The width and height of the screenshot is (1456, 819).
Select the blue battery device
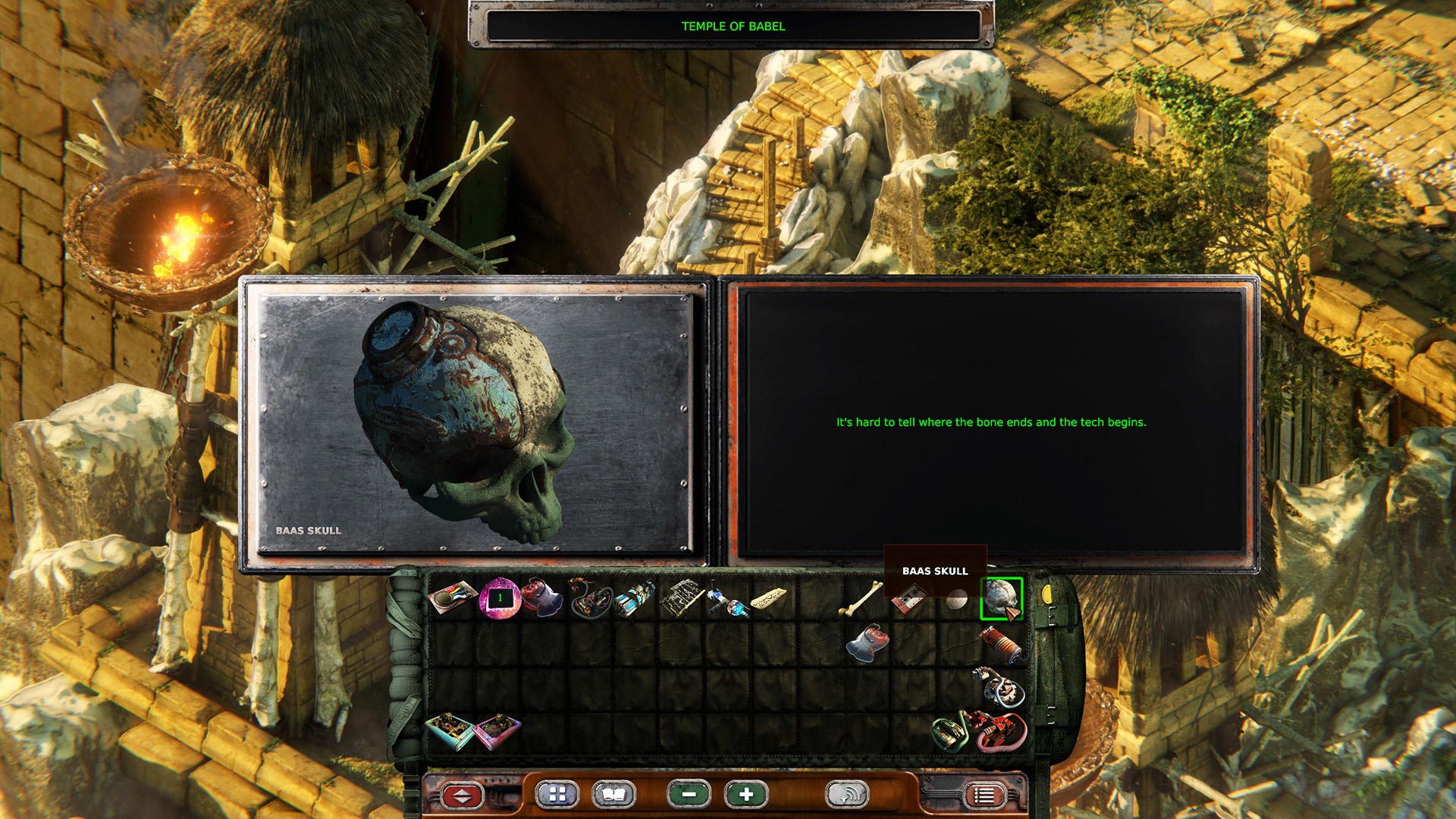pyautogui.click(x=635, y=599)
